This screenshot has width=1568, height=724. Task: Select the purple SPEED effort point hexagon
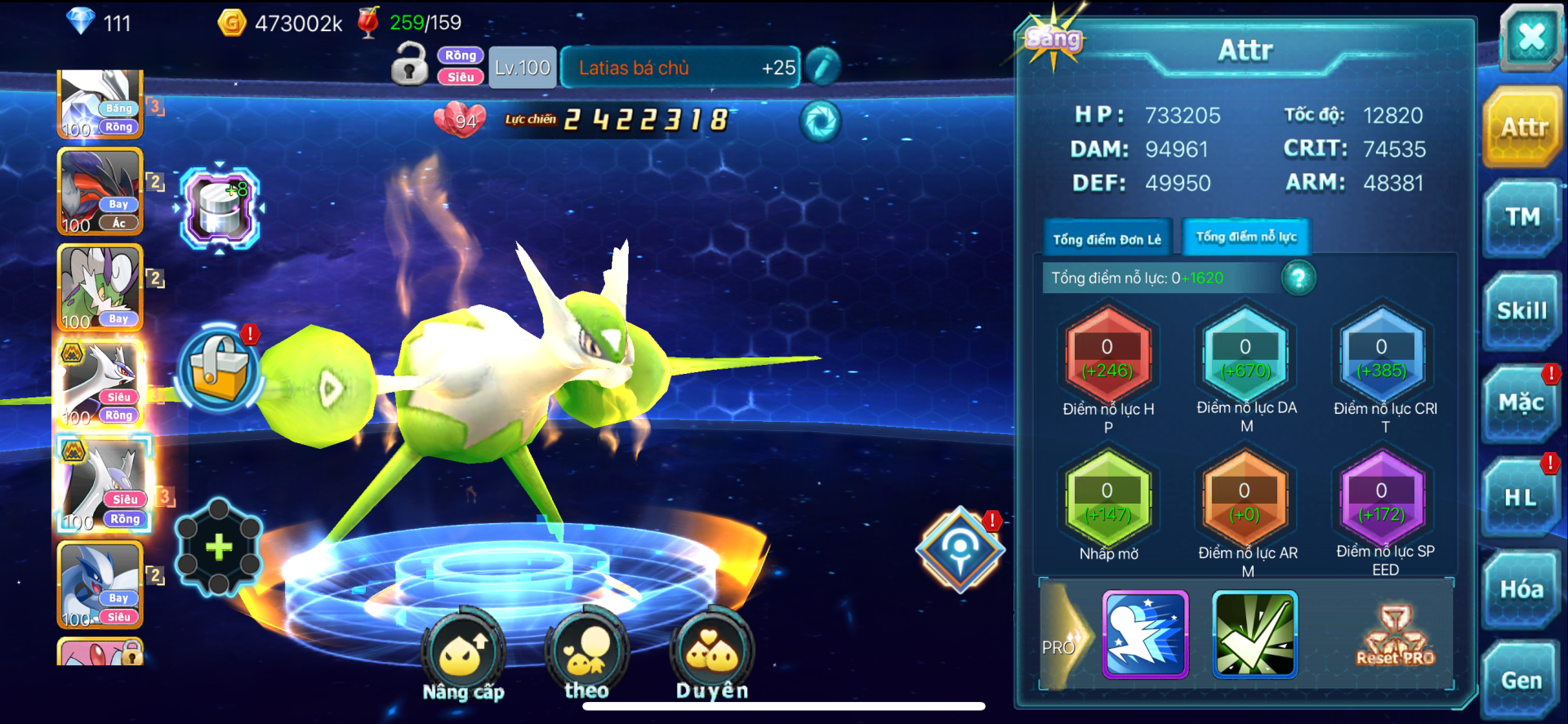(x=1382, y=502)
